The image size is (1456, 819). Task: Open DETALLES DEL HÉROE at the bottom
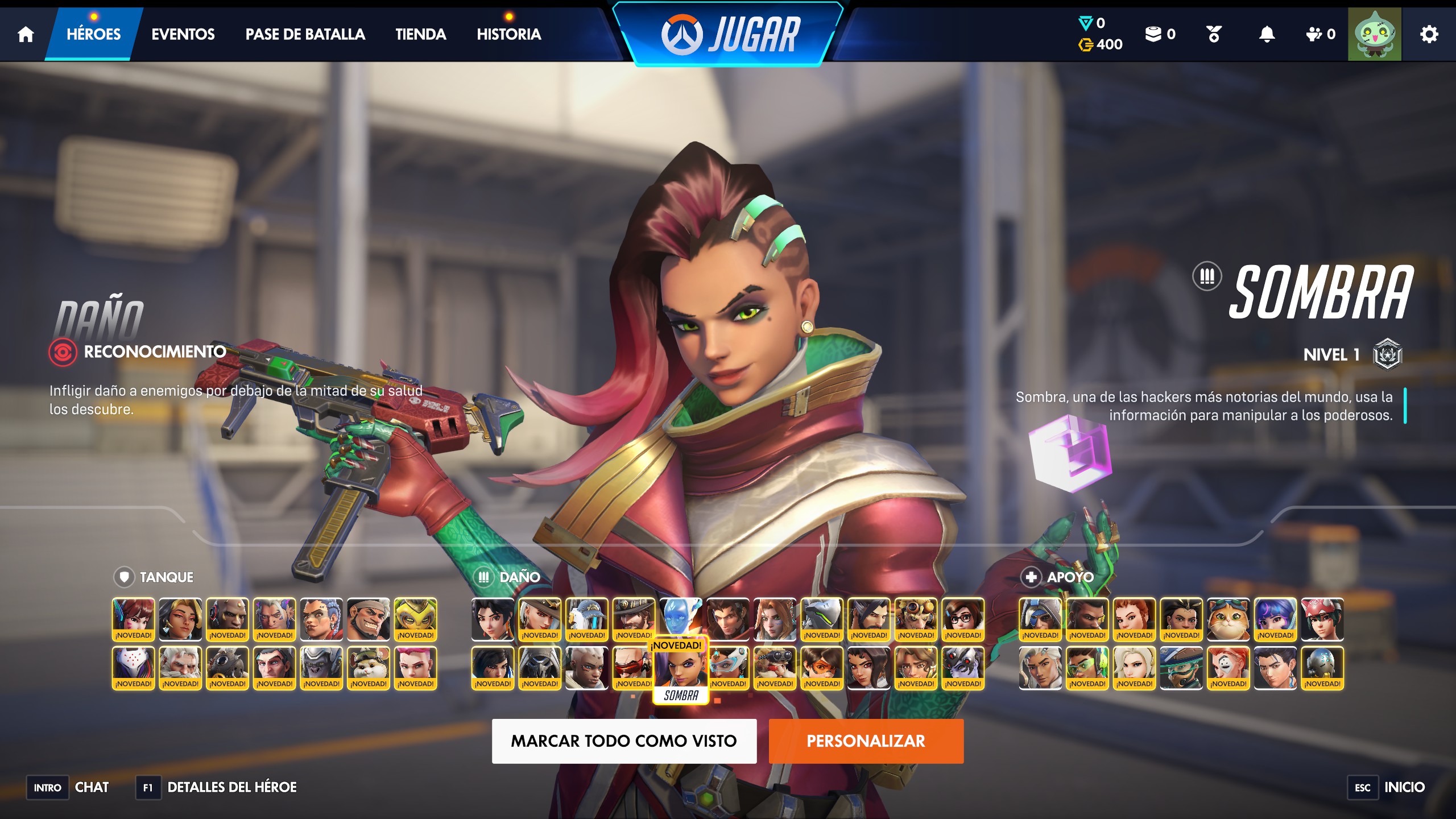[x=232, y=787]
